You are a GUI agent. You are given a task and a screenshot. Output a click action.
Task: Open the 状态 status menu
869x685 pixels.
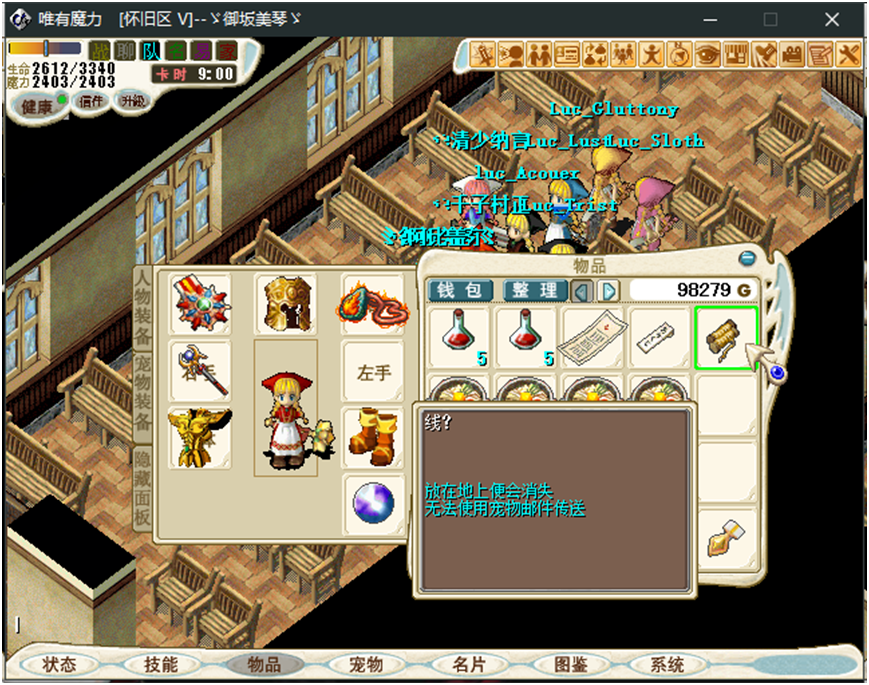61,664
